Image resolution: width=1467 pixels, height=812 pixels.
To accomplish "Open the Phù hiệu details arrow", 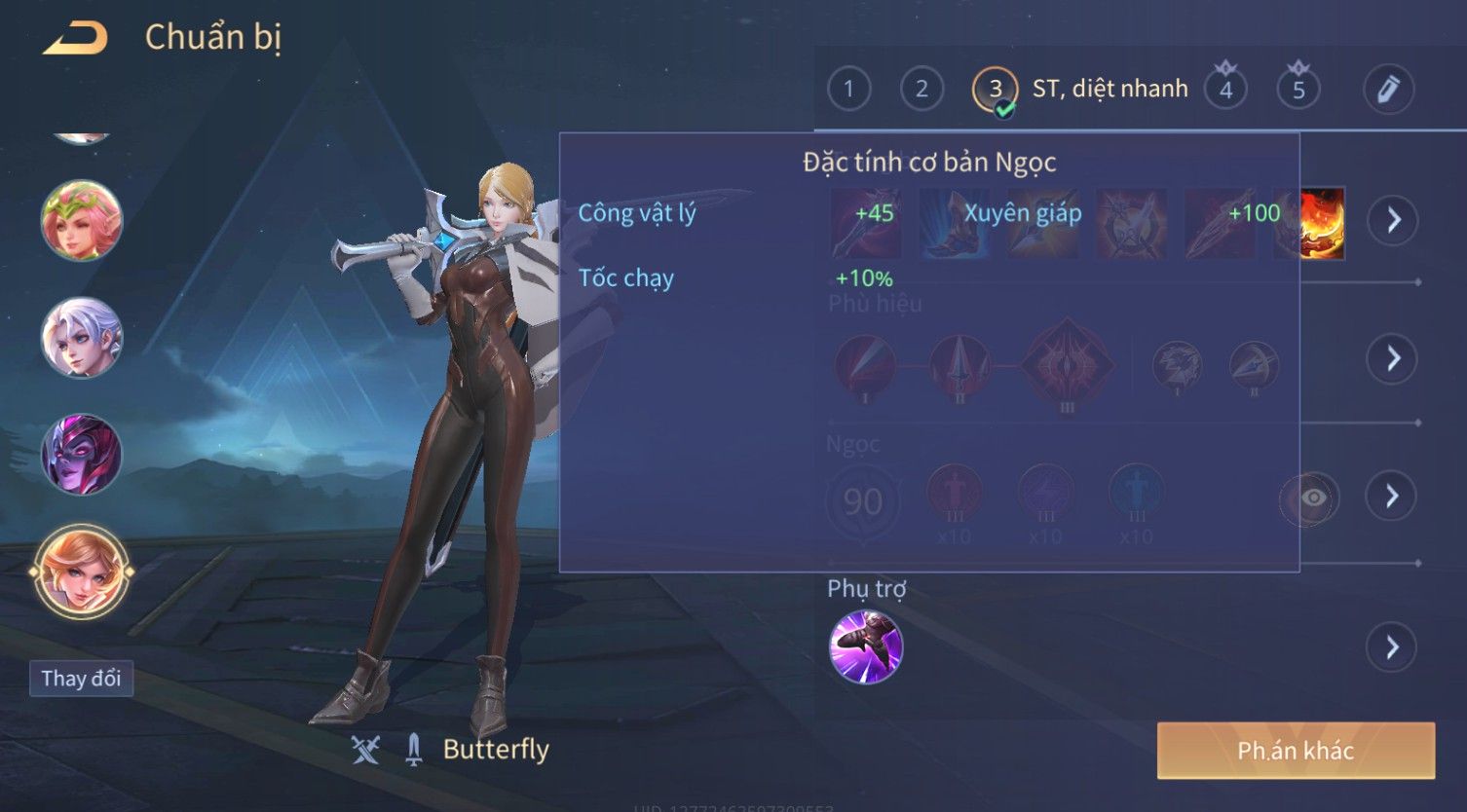I will pos(1393,359).
